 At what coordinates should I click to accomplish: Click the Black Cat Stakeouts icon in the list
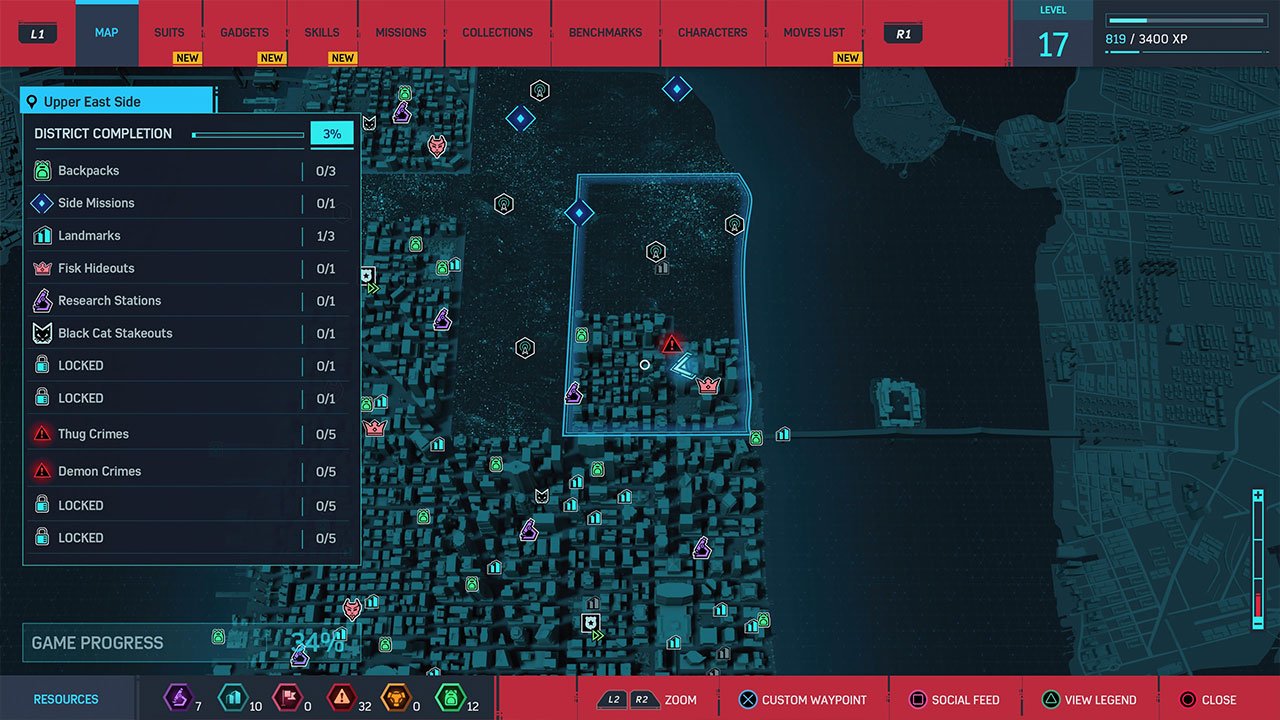tap(44, 333)
